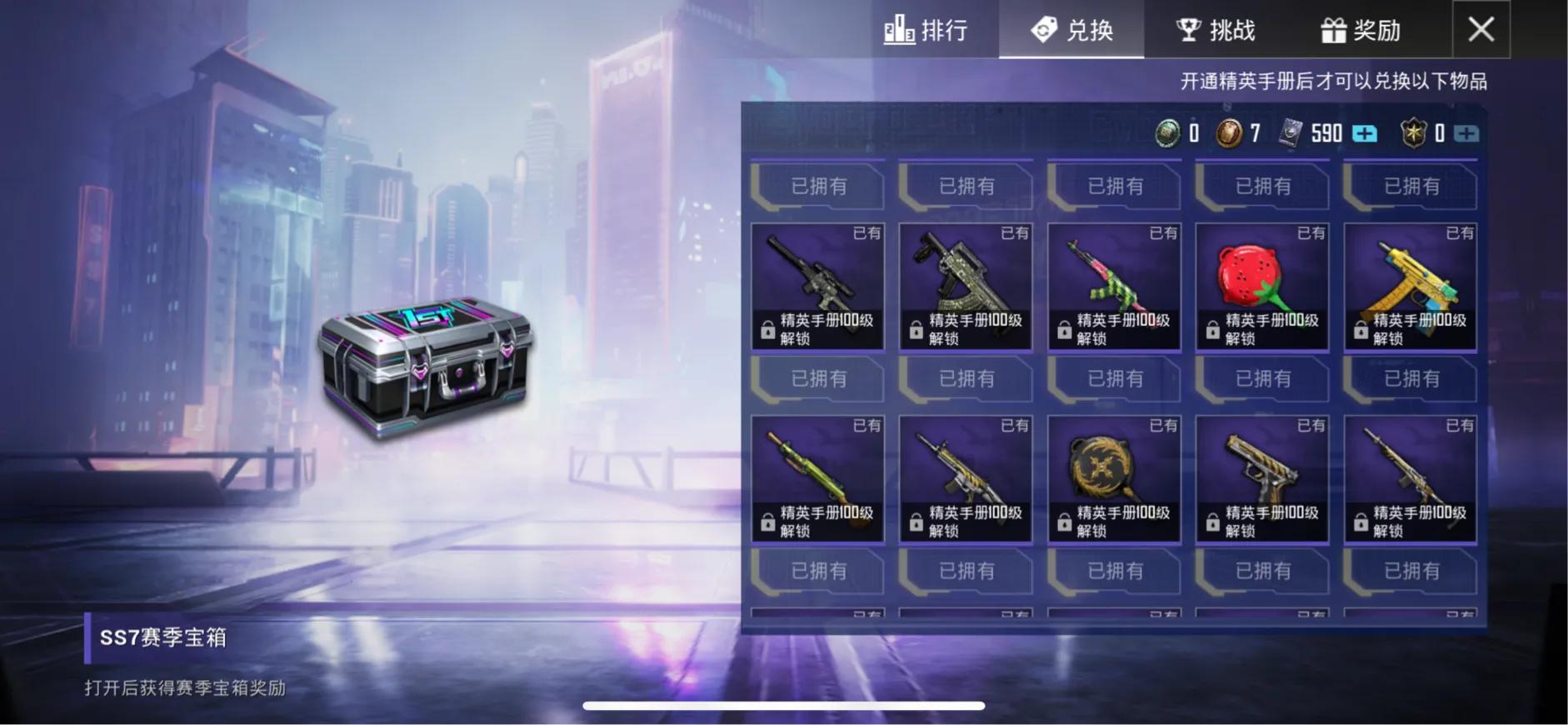1568x725 pixels.
Task: Click the plus beside the badge currency
Action: coord(1466,133)
